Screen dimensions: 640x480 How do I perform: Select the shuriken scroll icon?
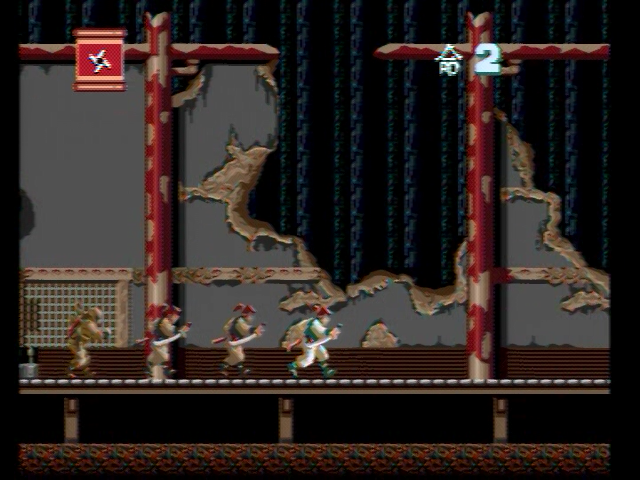tap(100, 60)
